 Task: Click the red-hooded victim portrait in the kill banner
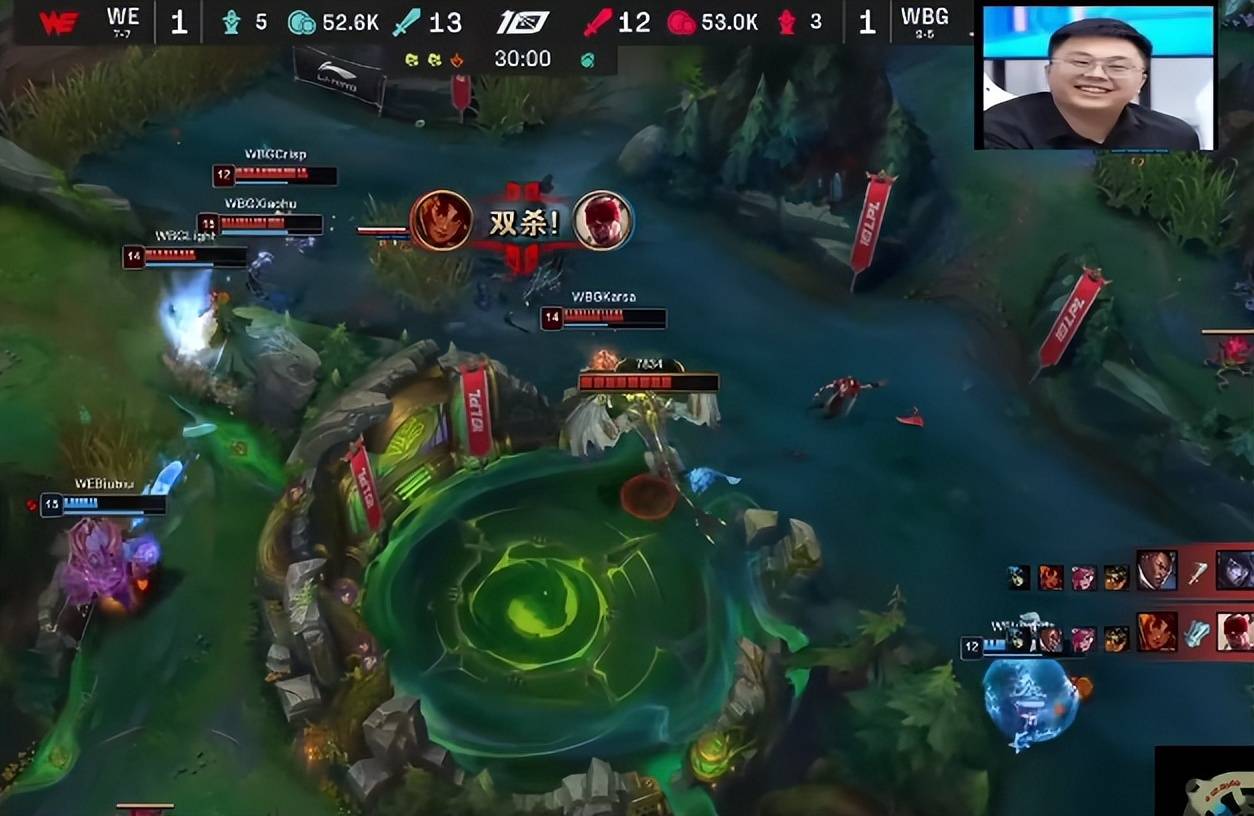pyautogui.click(x=603, y=221)
